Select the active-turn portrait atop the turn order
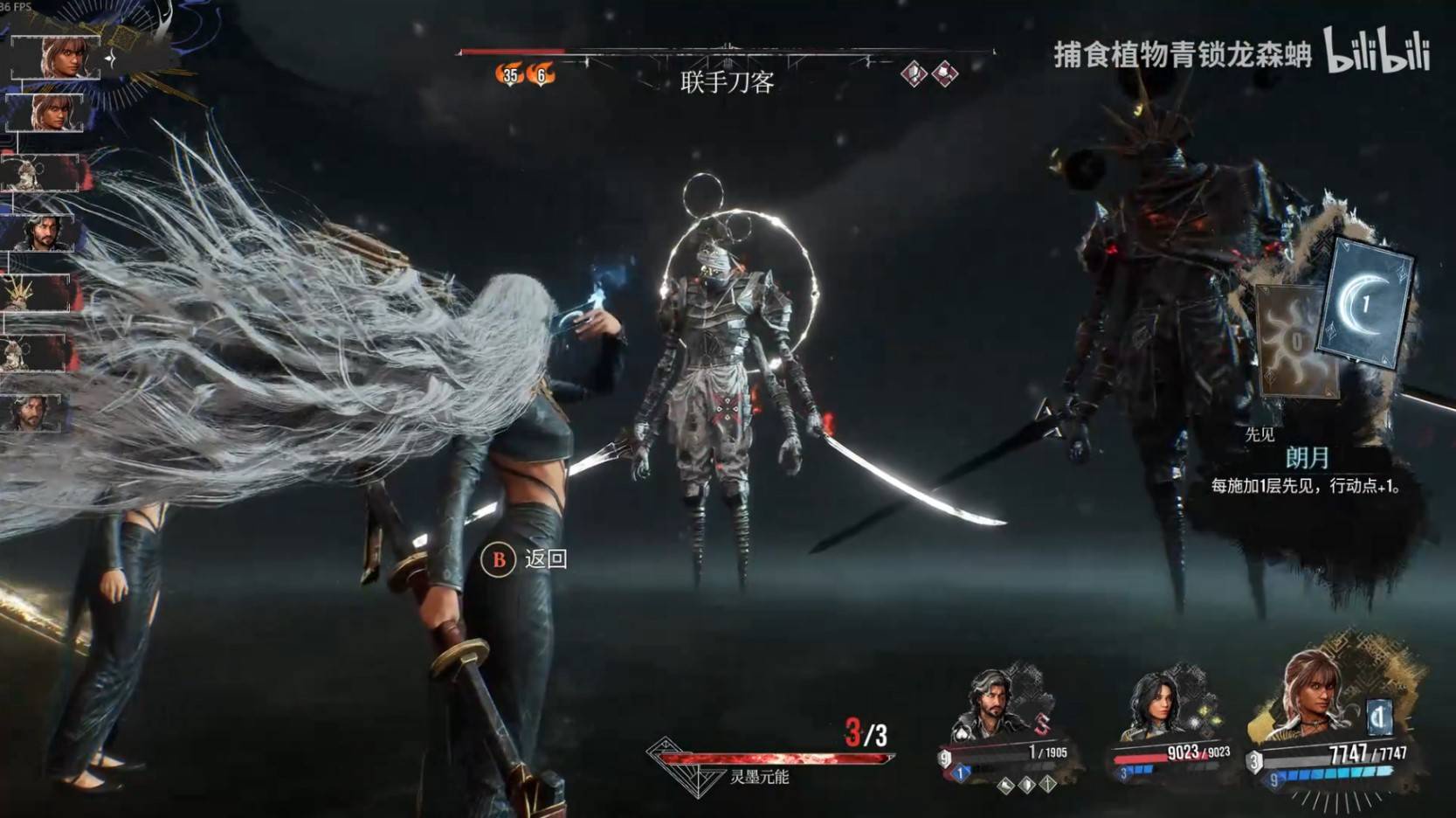Image resolution: width=1456 pixels, height=818 pixels. [x=56, y=58]
